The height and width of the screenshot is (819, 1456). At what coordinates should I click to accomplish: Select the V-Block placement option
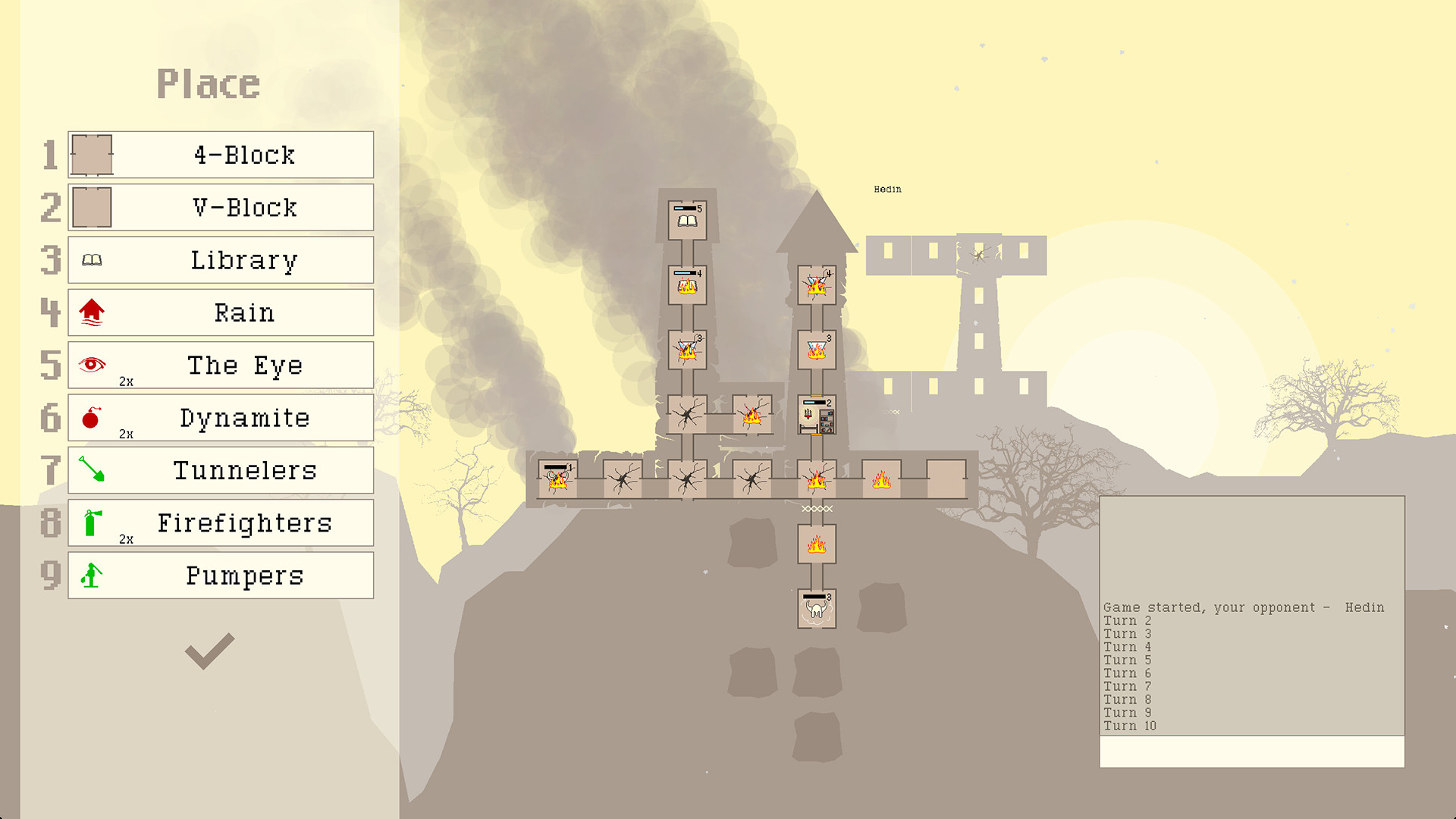(x=220, y=207)
